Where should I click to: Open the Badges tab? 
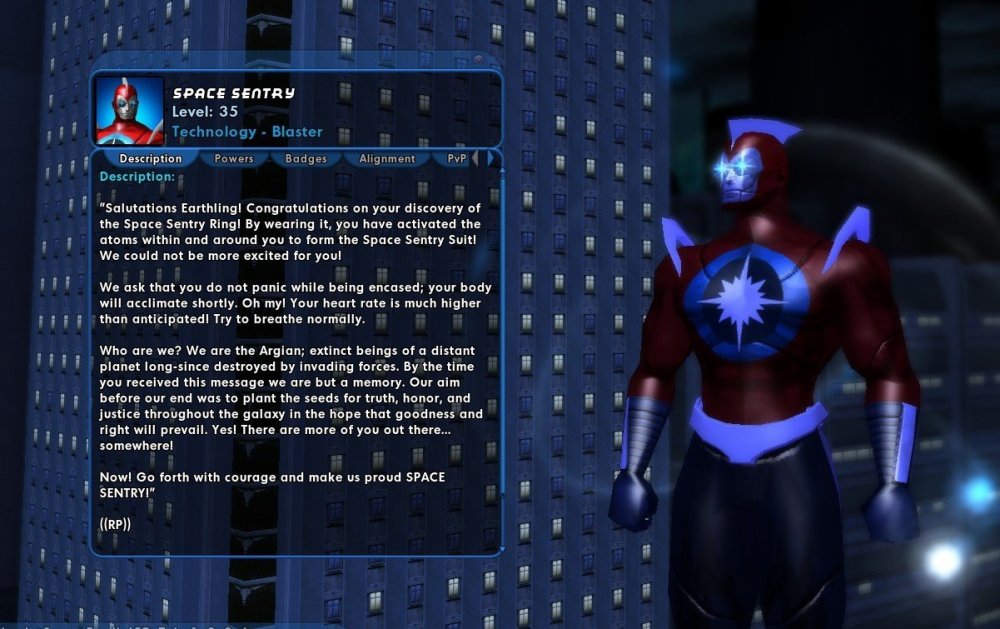pyautogui.click(x=305, y=158)
